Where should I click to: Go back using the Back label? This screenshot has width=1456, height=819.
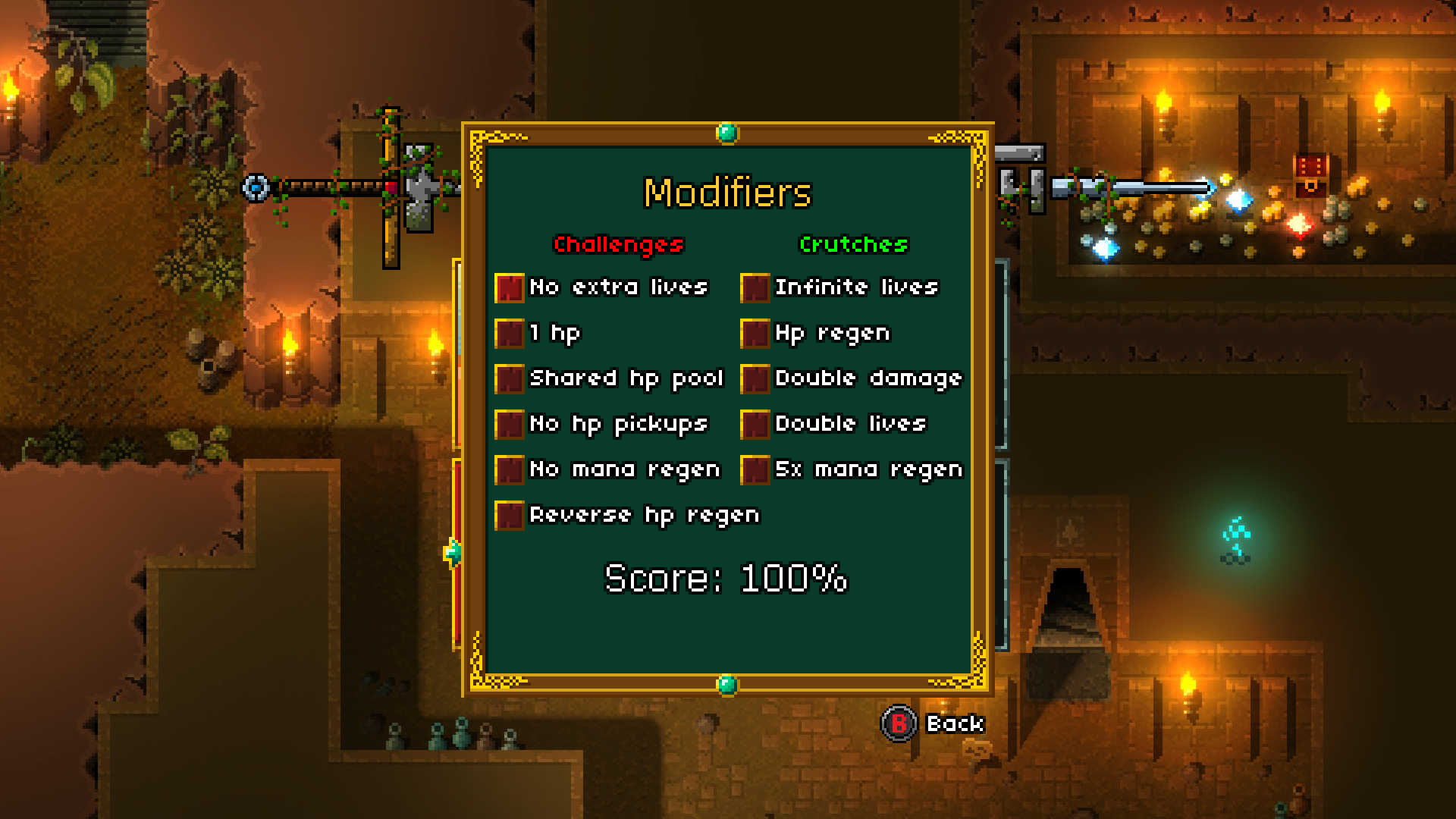click(x=954, y=724)
